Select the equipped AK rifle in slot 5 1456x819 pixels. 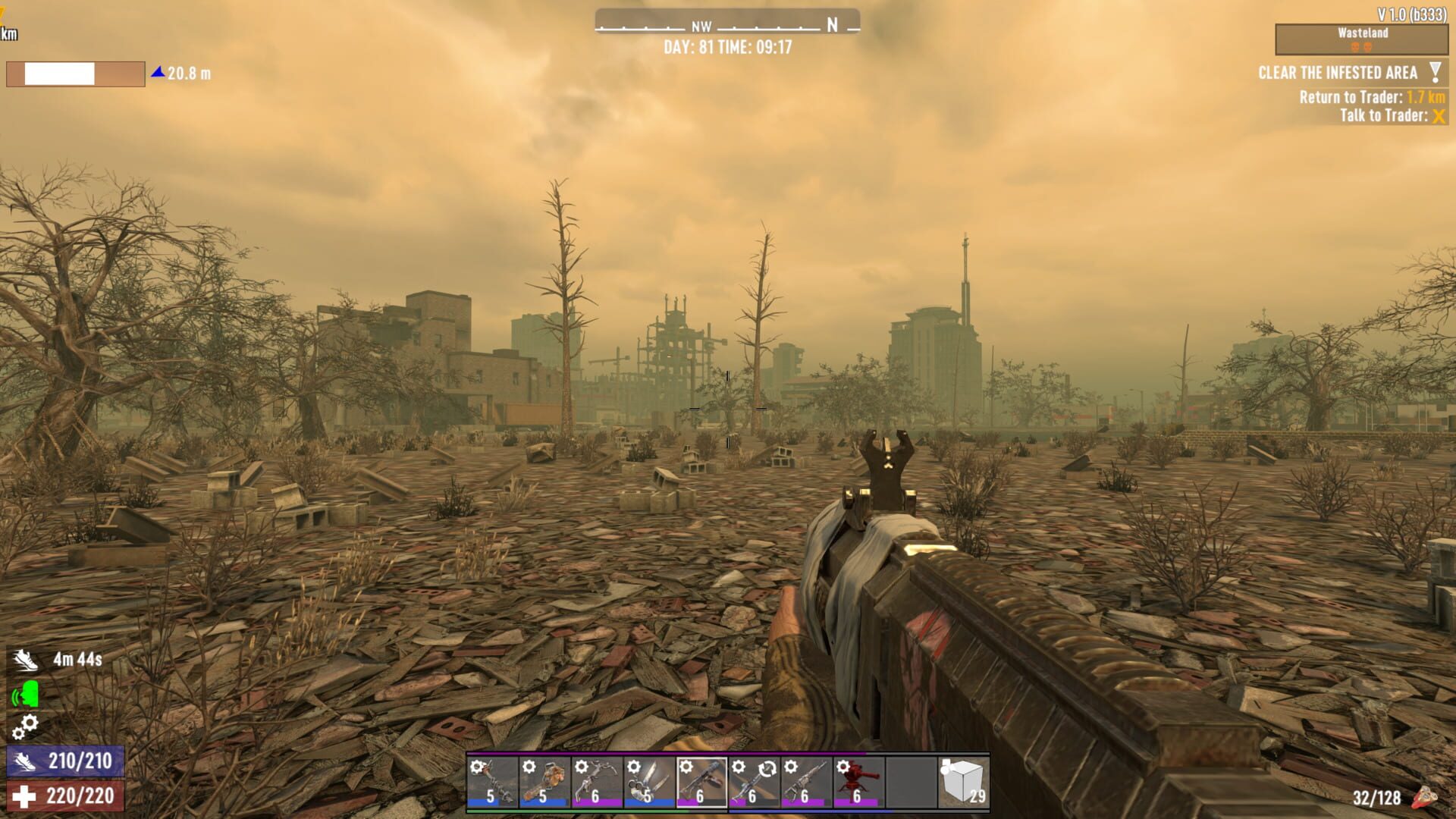pyautogui.click(x=703, y=781)
